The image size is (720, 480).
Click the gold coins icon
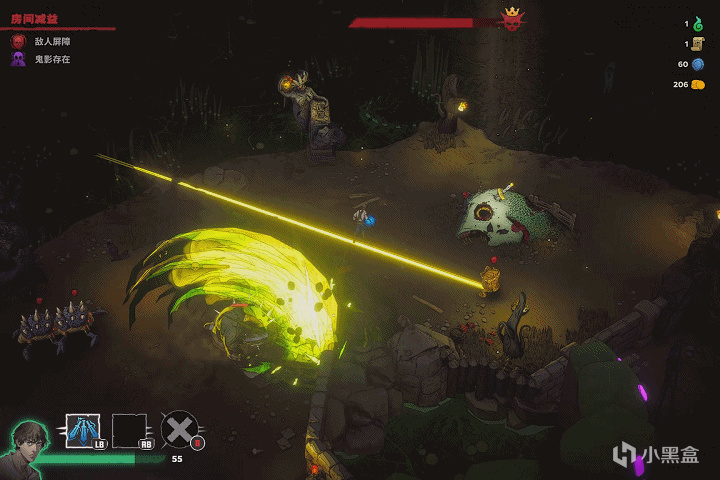[698, 85]
